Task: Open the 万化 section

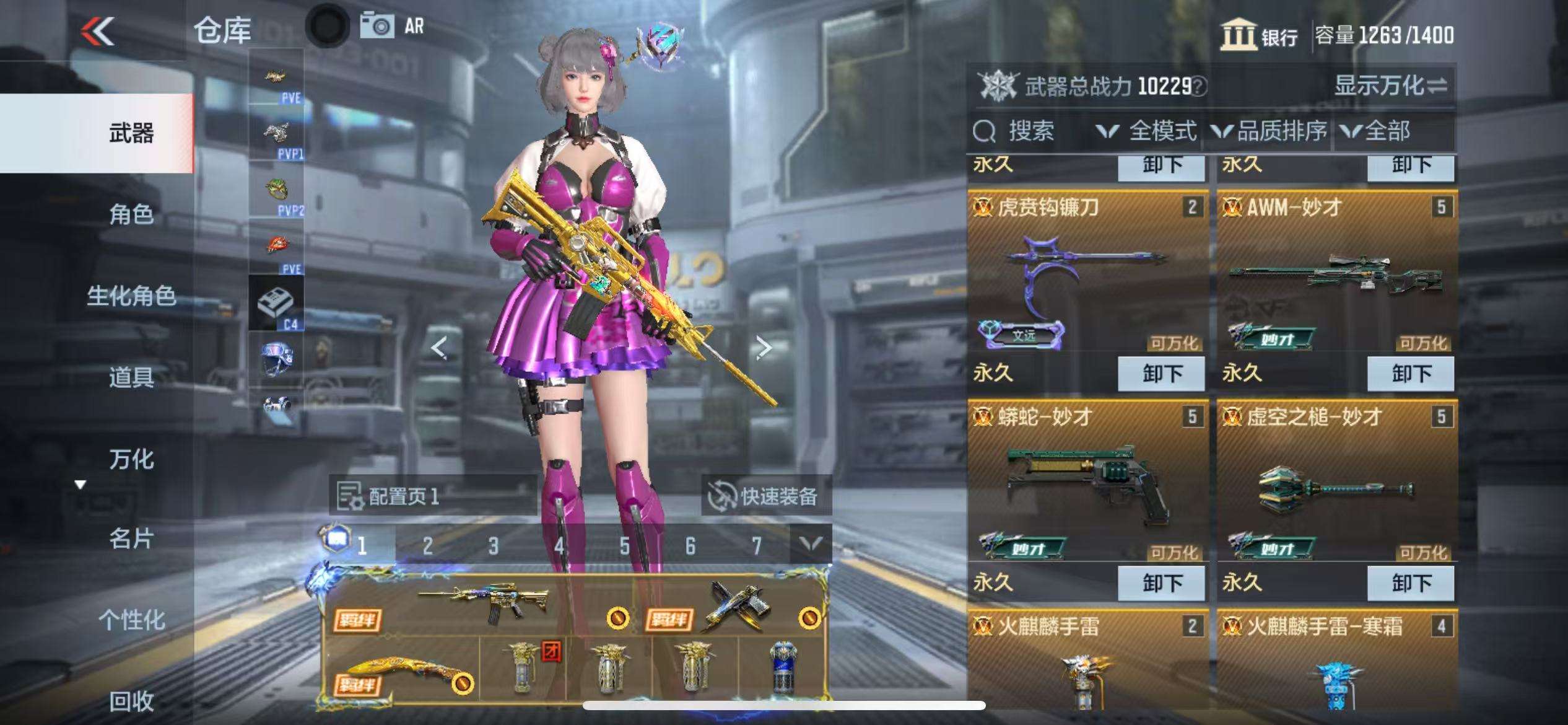Action: [131, 459]
